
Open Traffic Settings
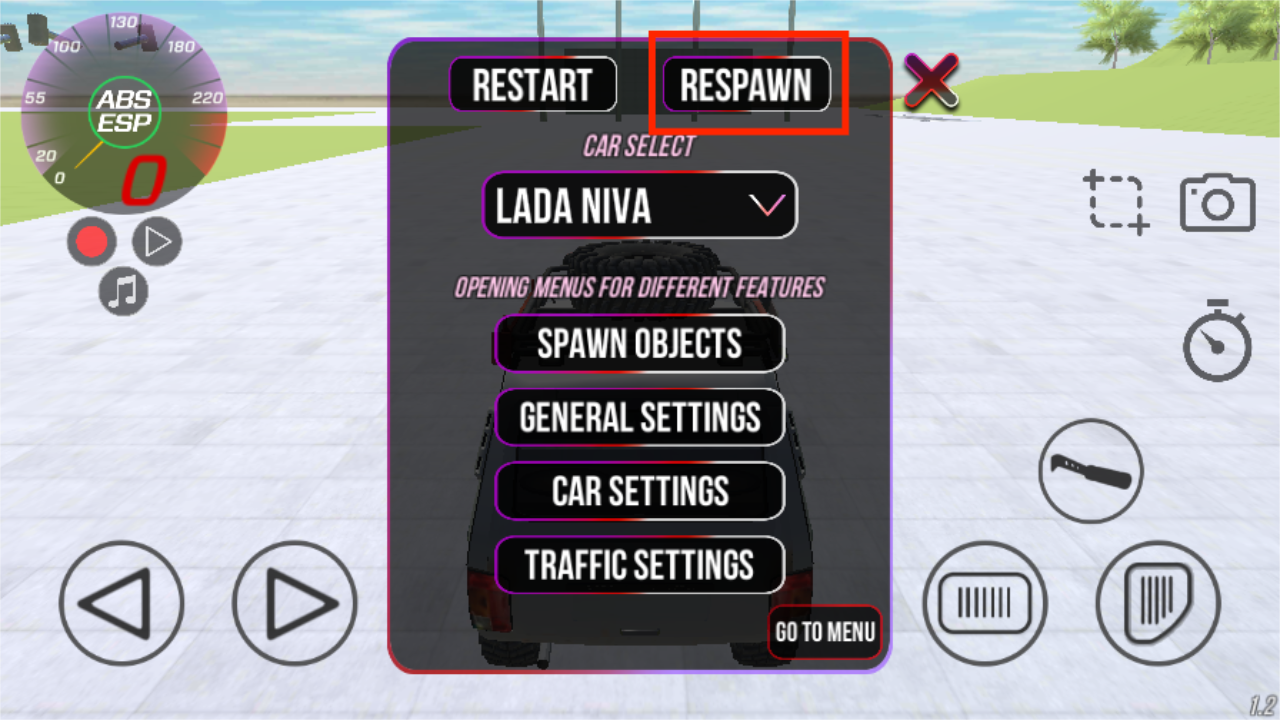(x=640, y=565)
